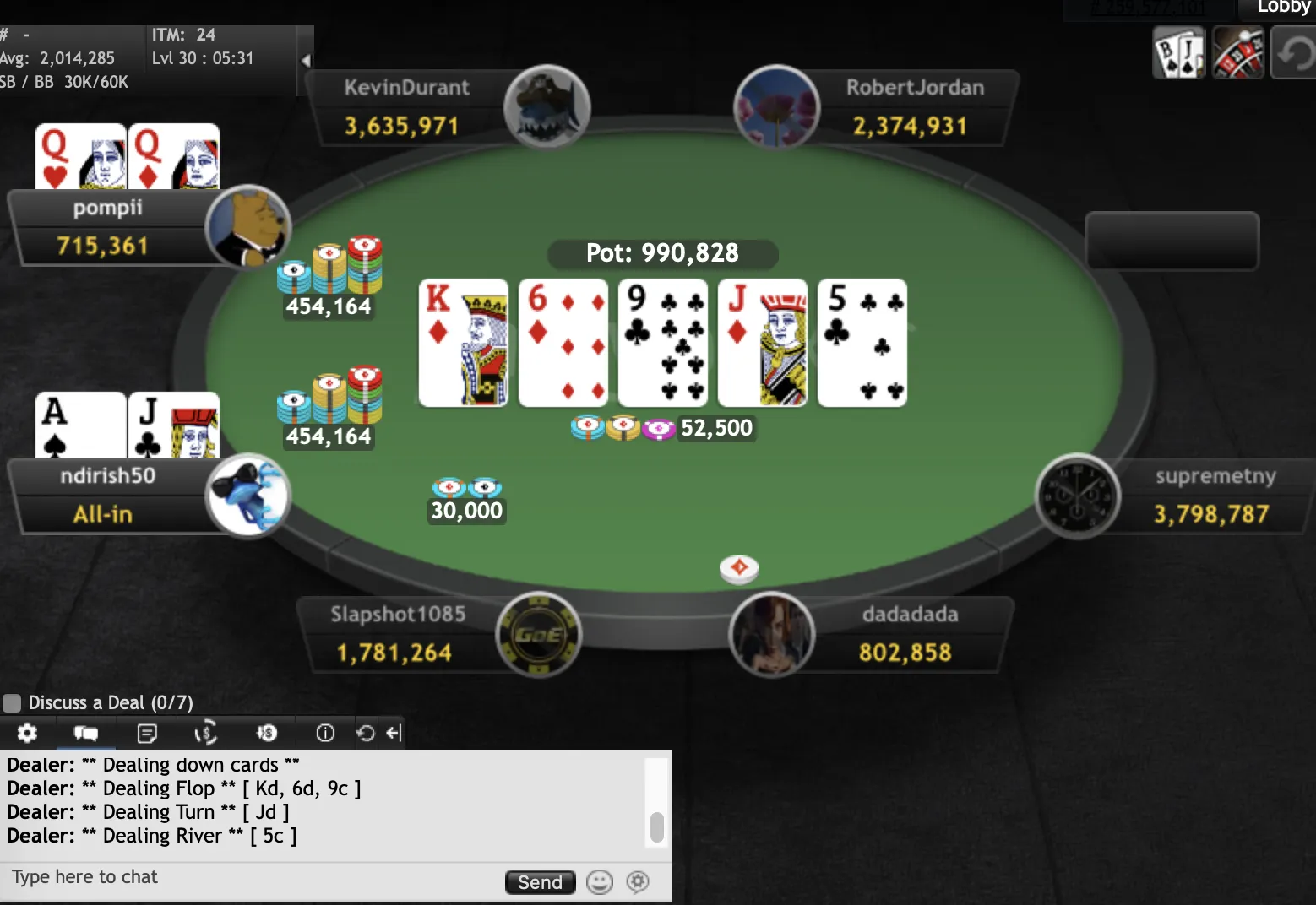Screen dimensions: 1316x905
Task: Switch to the chat bubbles tab
Action: (85, 733)
